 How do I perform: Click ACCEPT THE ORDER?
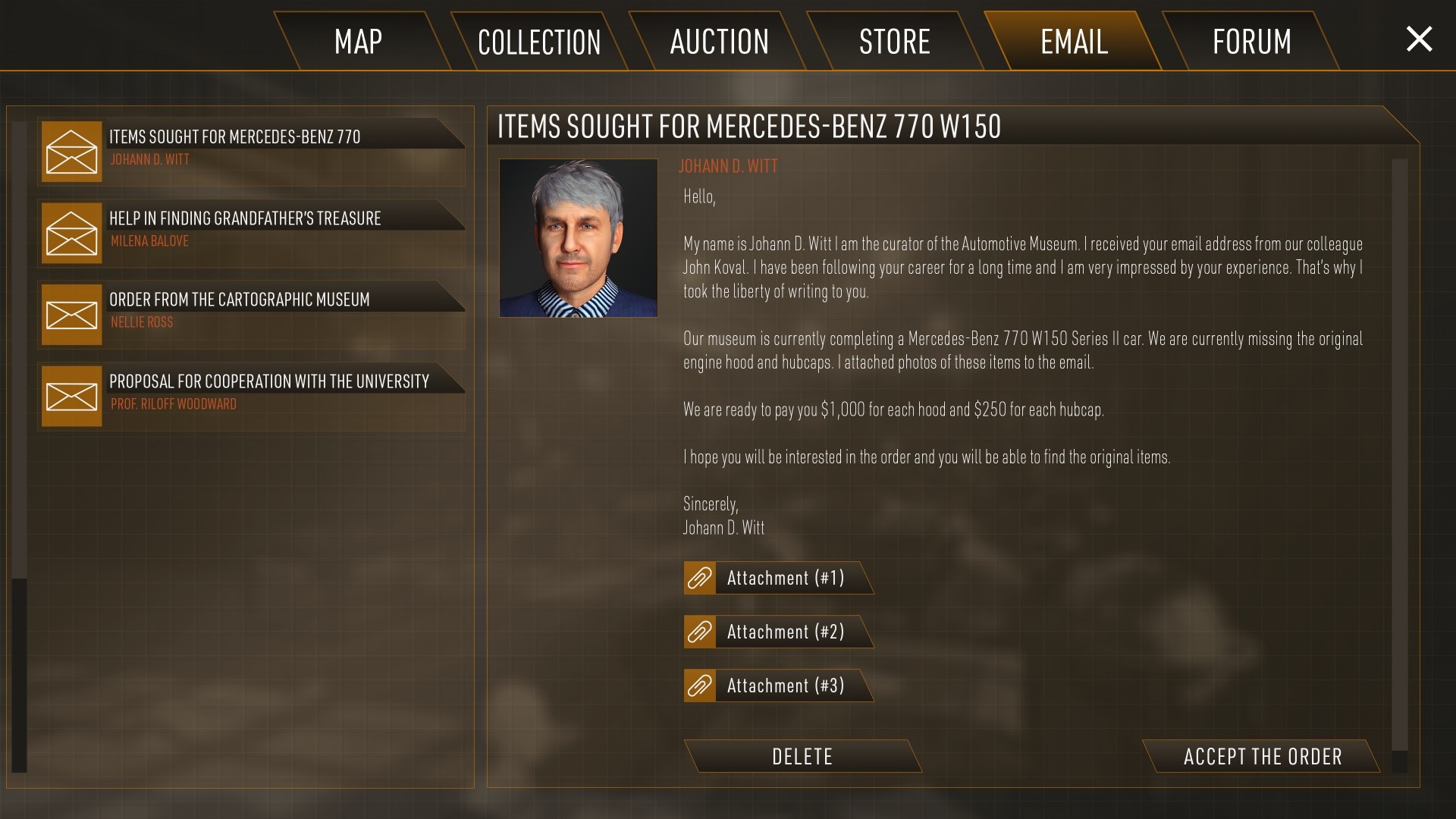coord(1262,756)
